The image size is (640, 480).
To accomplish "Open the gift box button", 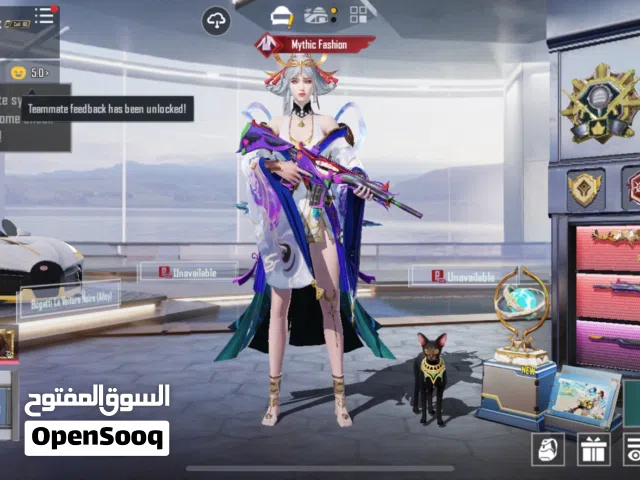I will pyautogui.click(x=592, y=449).
